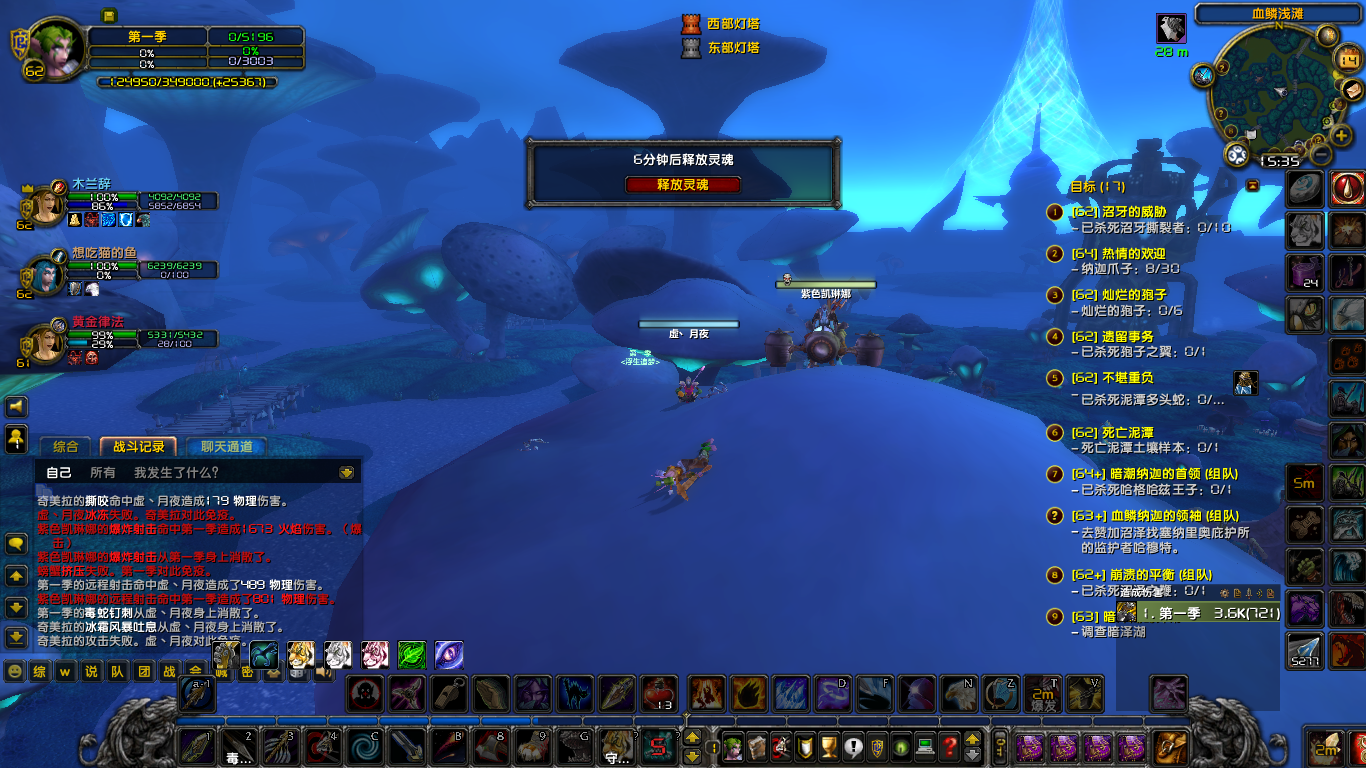Zoom in the minimap with the plus button
Image resolution: width=1366 pixels, height=768 pixels.
[1341, 135]
